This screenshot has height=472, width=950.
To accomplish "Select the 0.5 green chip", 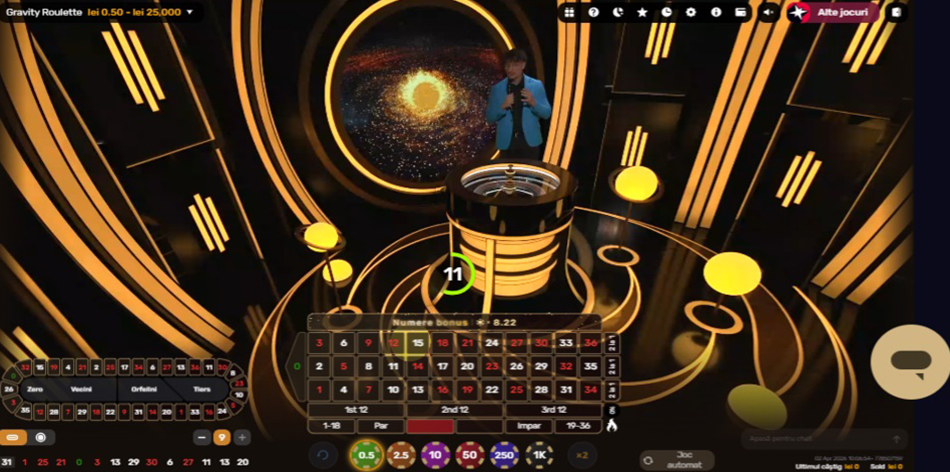I will click(366, 456).
